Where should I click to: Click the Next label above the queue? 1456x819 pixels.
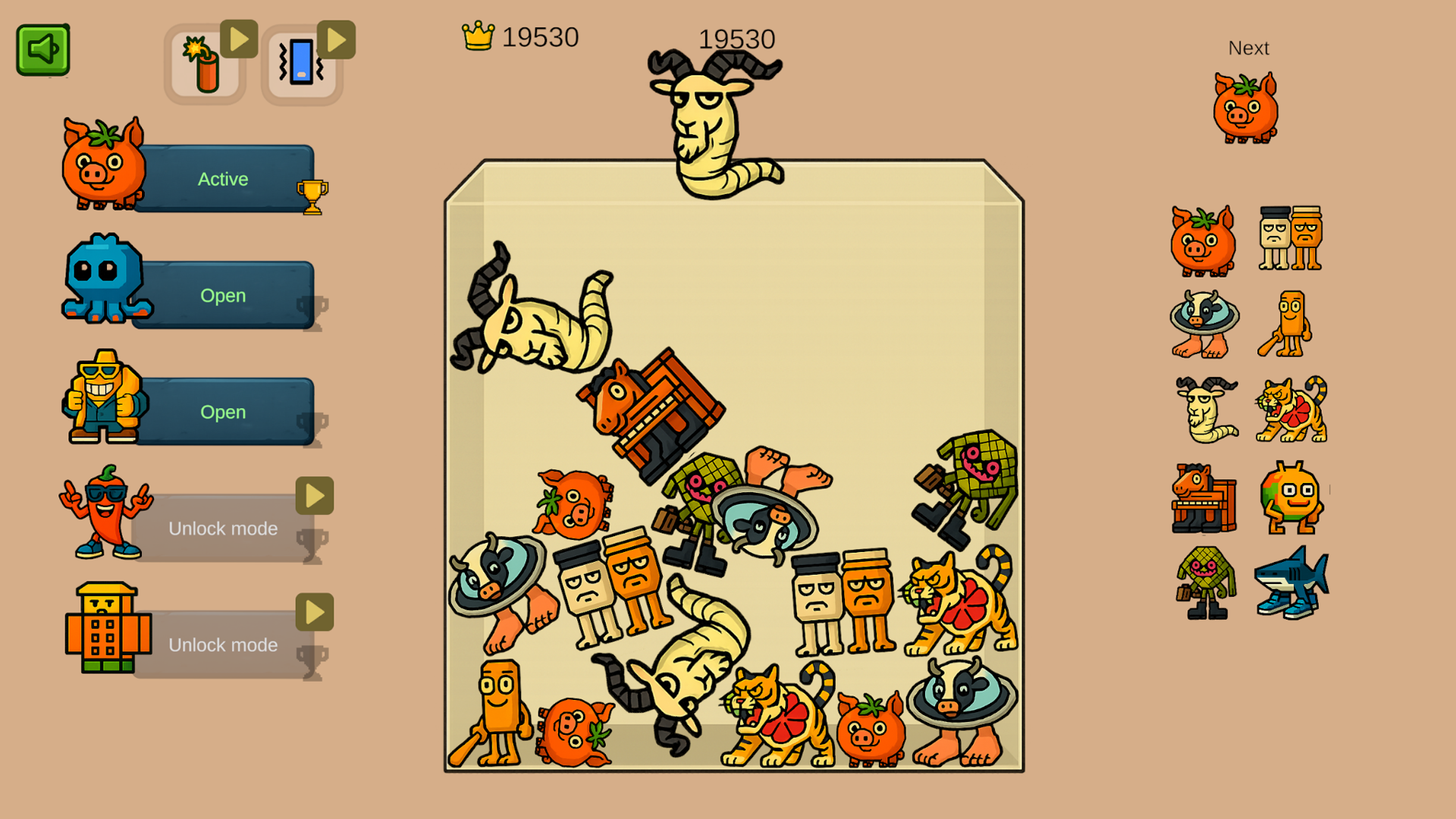coord(1248,48)
